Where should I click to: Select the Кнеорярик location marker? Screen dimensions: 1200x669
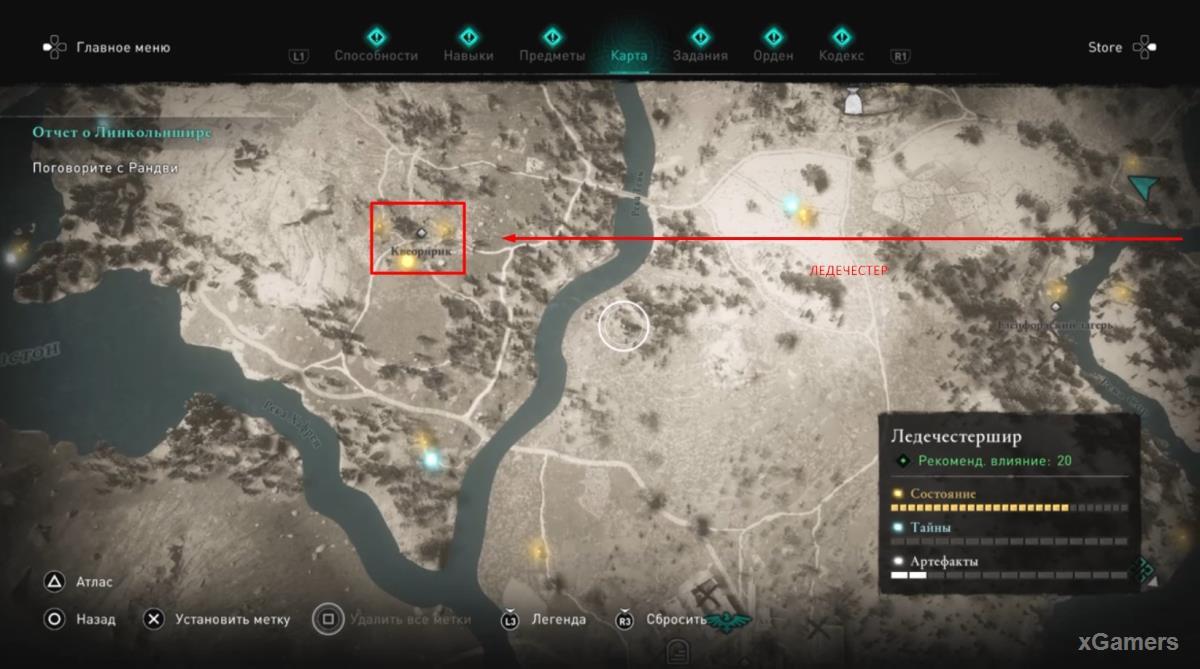(x=421, y=232)
